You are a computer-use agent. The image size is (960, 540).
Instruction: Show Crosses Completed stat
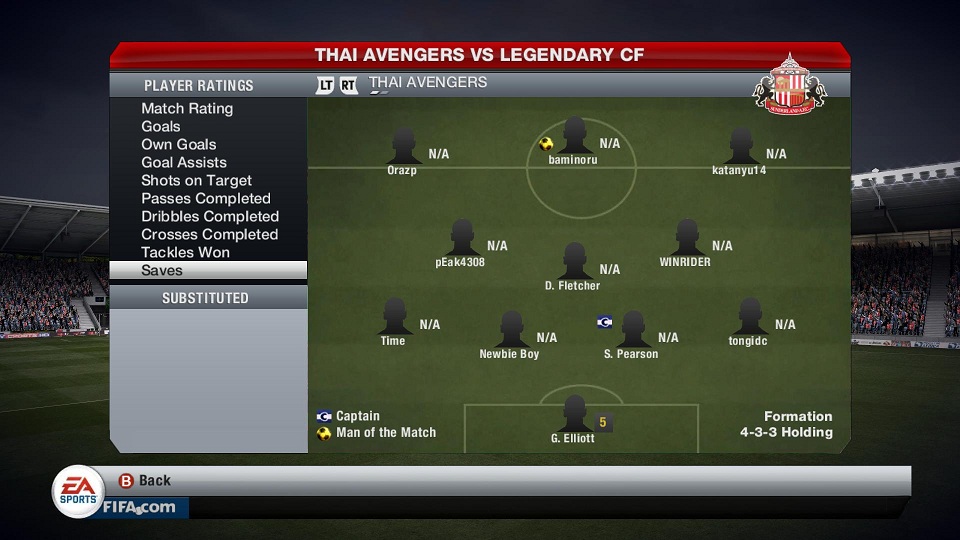coord(209,234)
